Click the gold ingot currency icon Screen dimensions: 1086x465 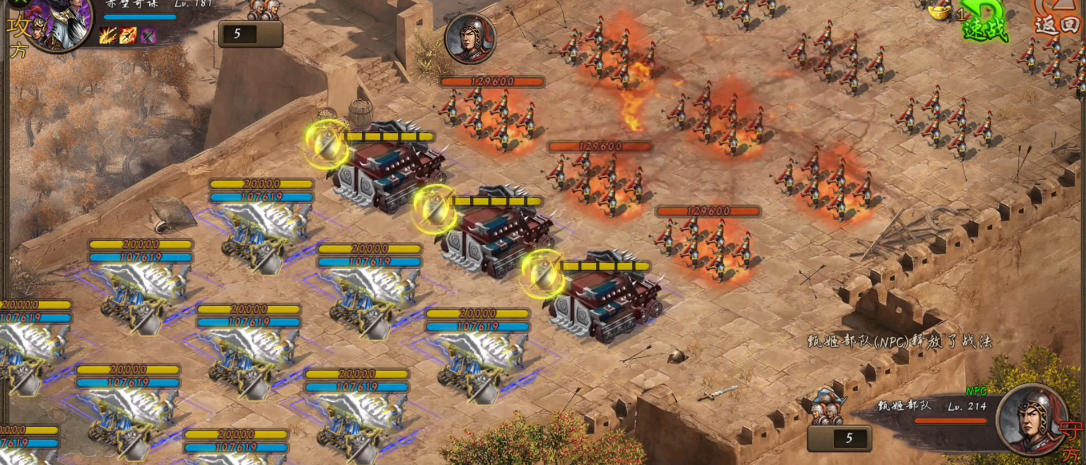pos(940,11)
